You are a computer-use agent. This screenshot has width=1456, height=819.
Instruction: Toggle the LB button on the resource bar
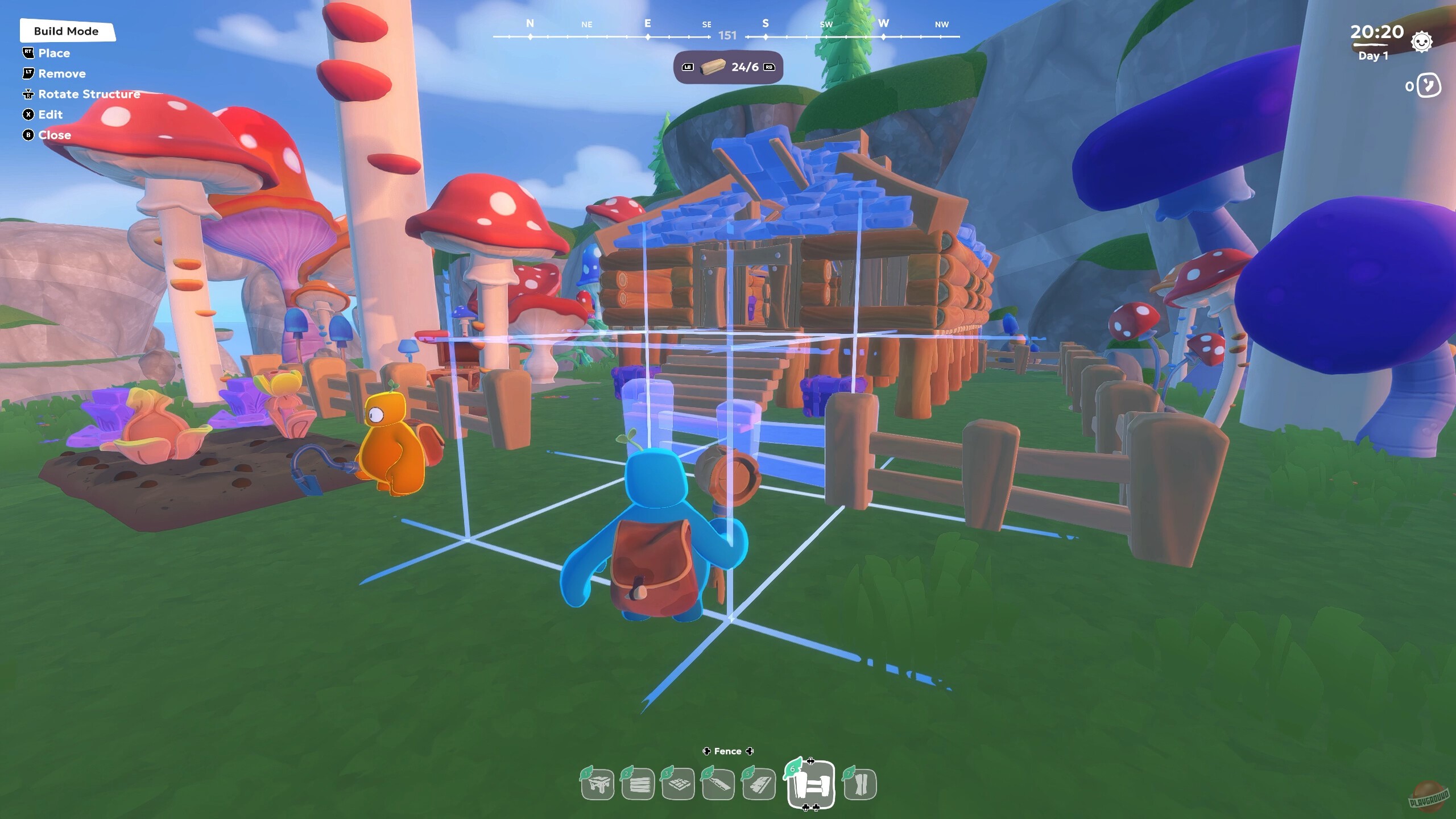[x=687, y=67]
